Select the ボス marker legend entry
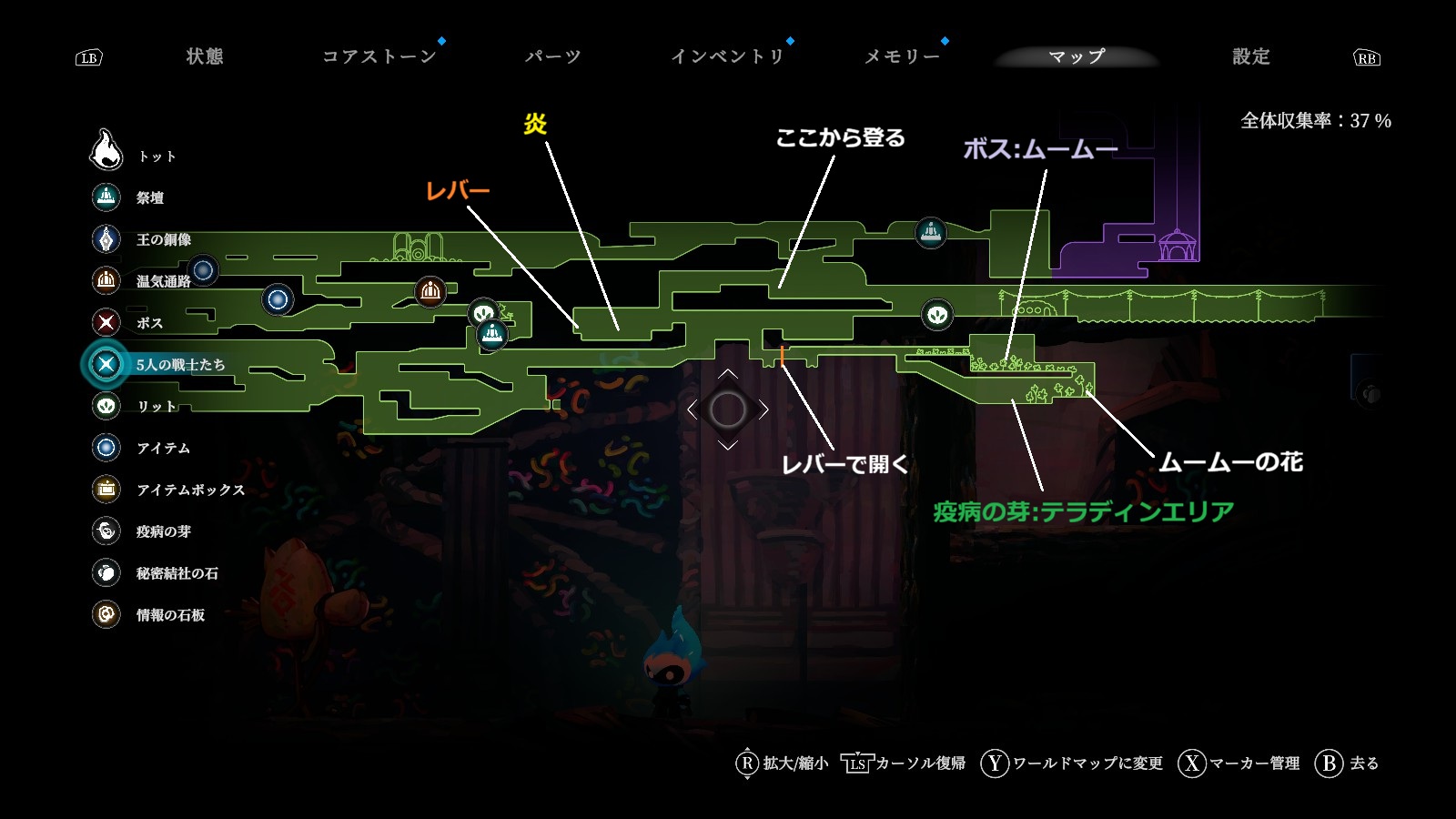 [x=149, y=323]
